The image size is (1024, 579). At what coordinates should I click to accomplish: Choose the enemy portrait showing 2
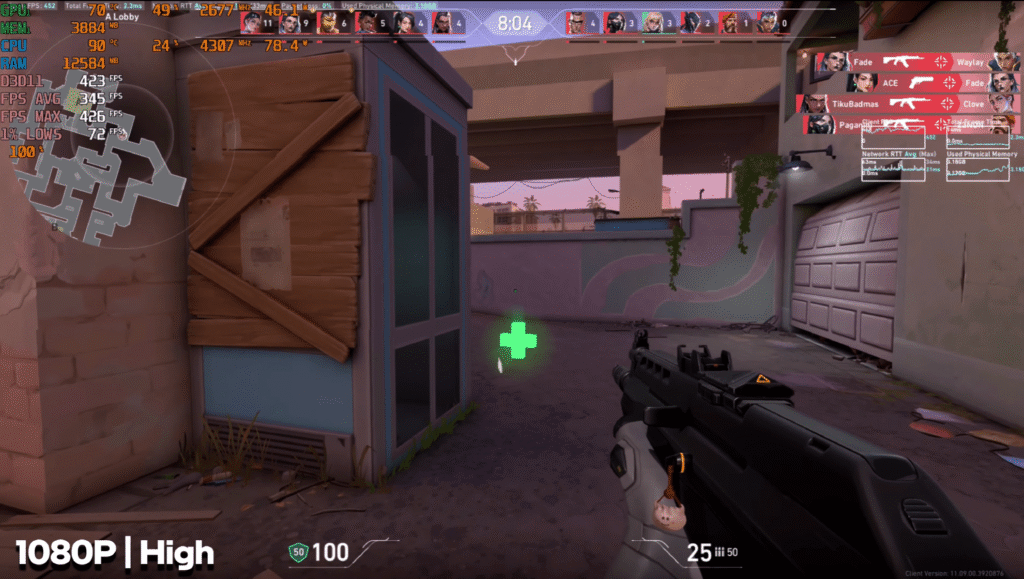pos(691,22)
